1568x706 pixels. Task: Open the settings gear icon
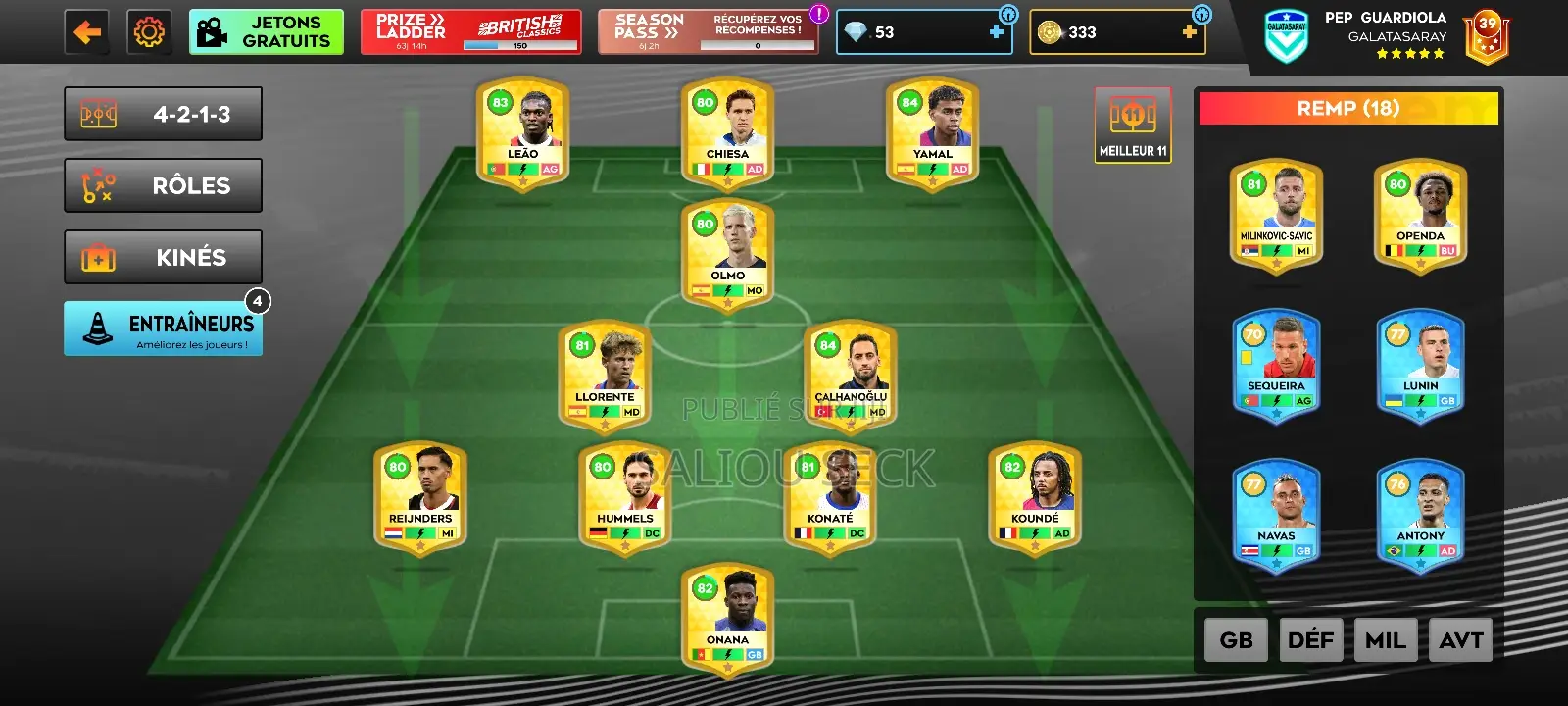149,32
